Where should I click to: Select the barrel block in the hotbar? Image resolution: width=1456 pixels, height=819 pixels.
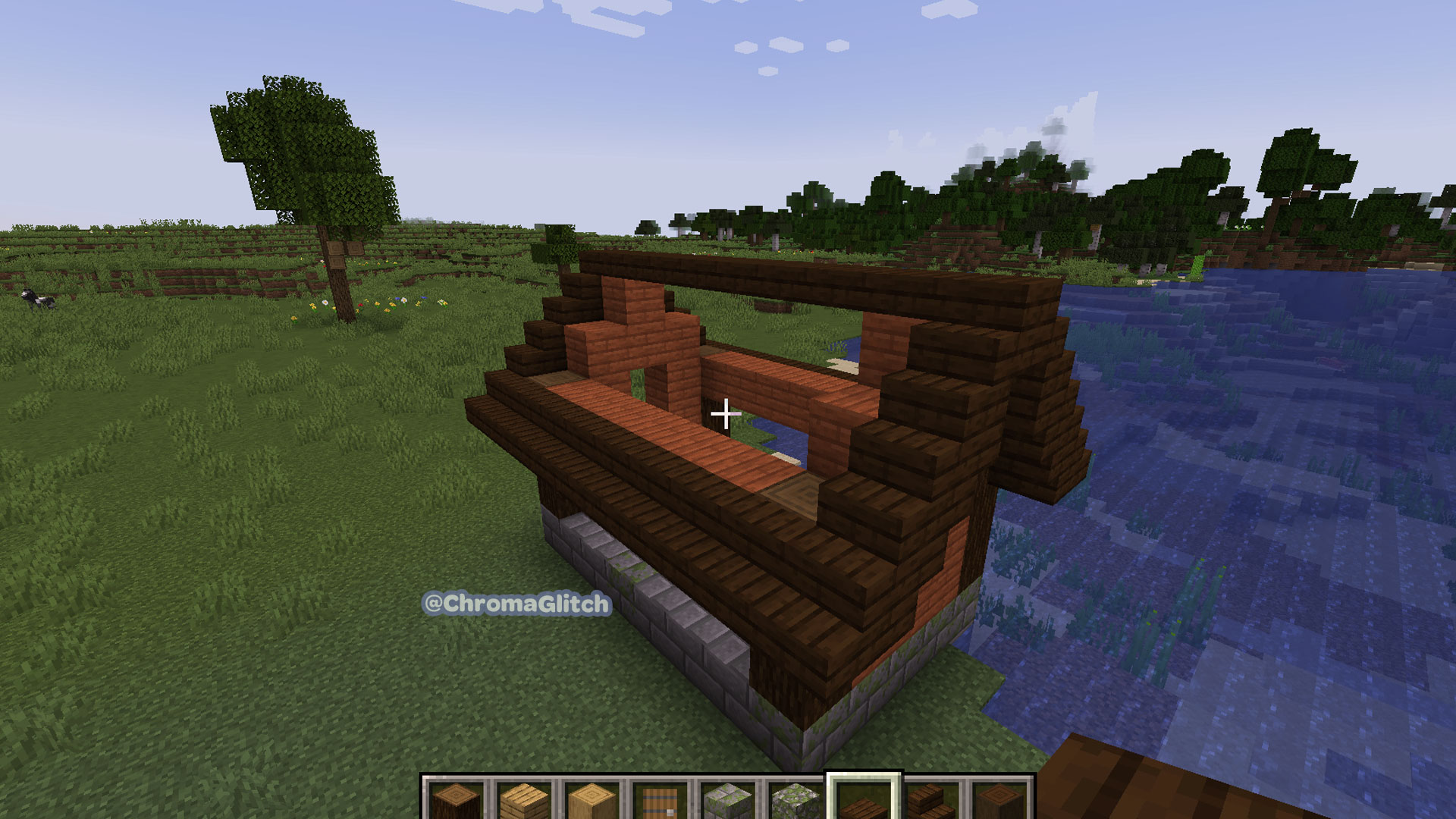click(660, 802)
